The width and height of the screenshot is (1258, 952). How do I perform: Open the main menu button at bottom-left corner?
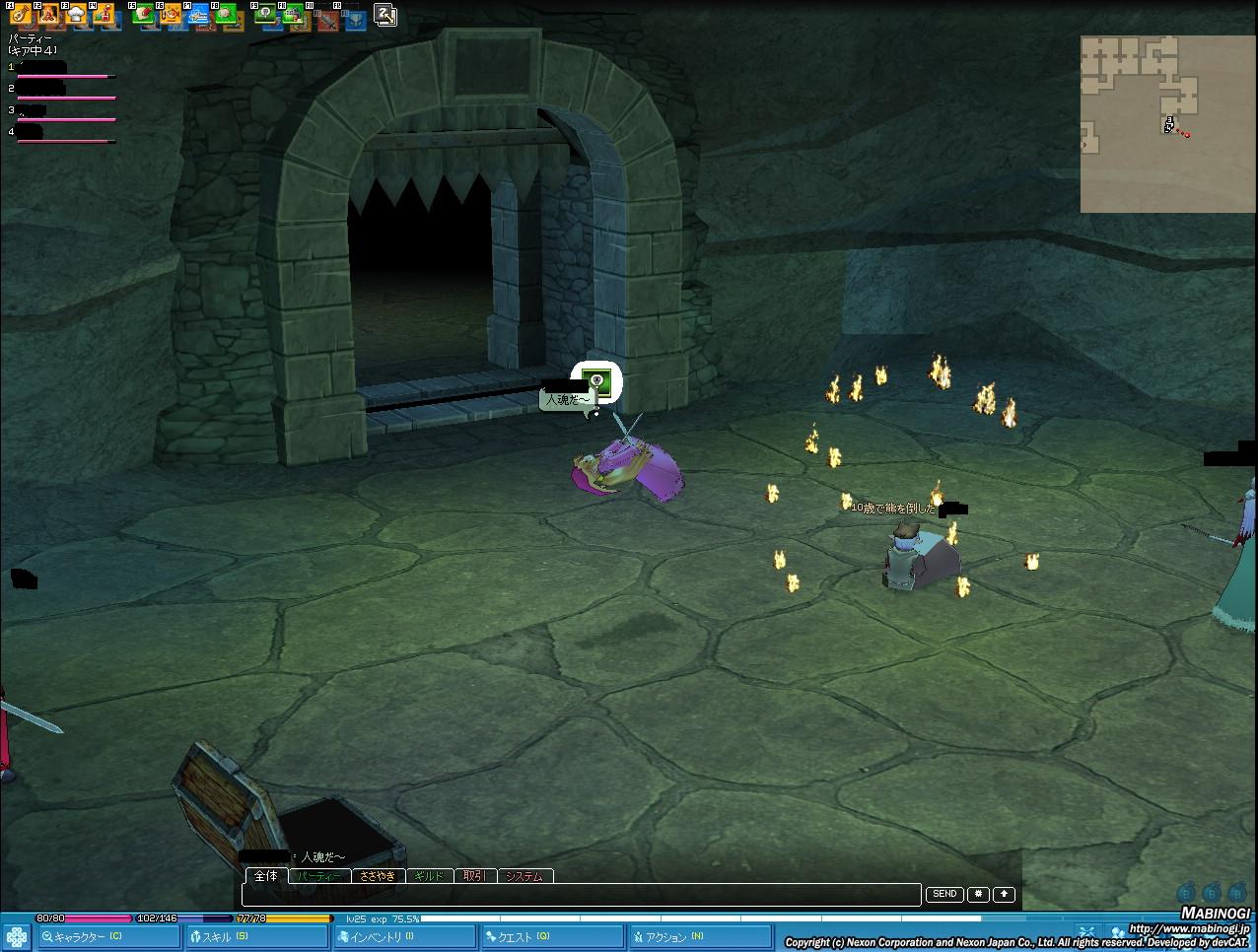[16, 936]
